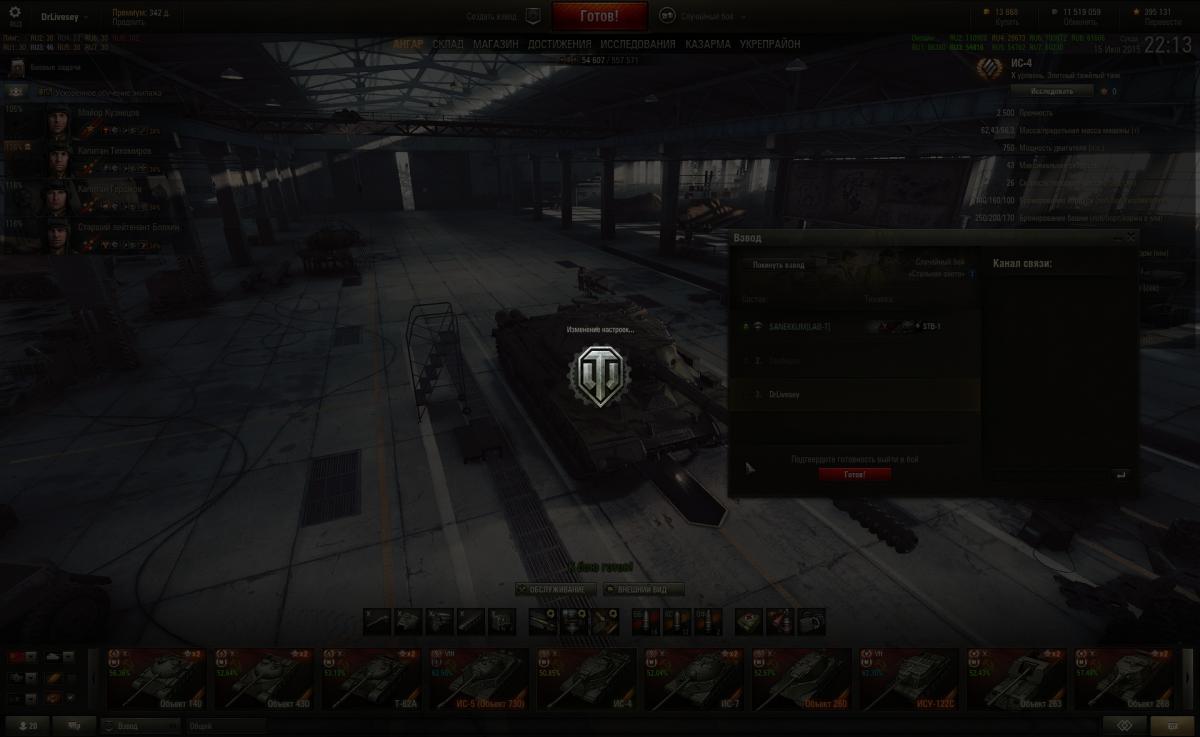The height and width of the screenshot is (737, 1200).
Task: Open the settings gear menu
Action: click(x=14, y=15)
